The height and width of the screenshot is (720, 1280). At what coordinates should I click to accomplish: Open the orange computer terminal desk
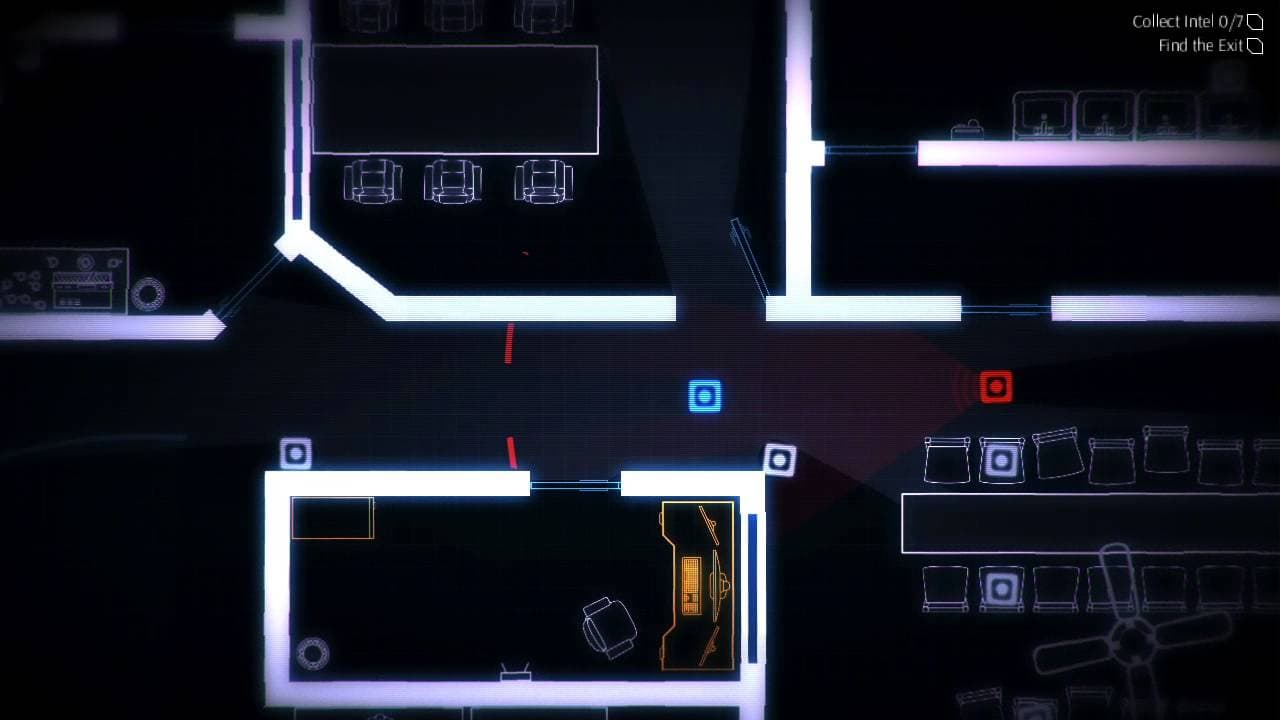695,585
